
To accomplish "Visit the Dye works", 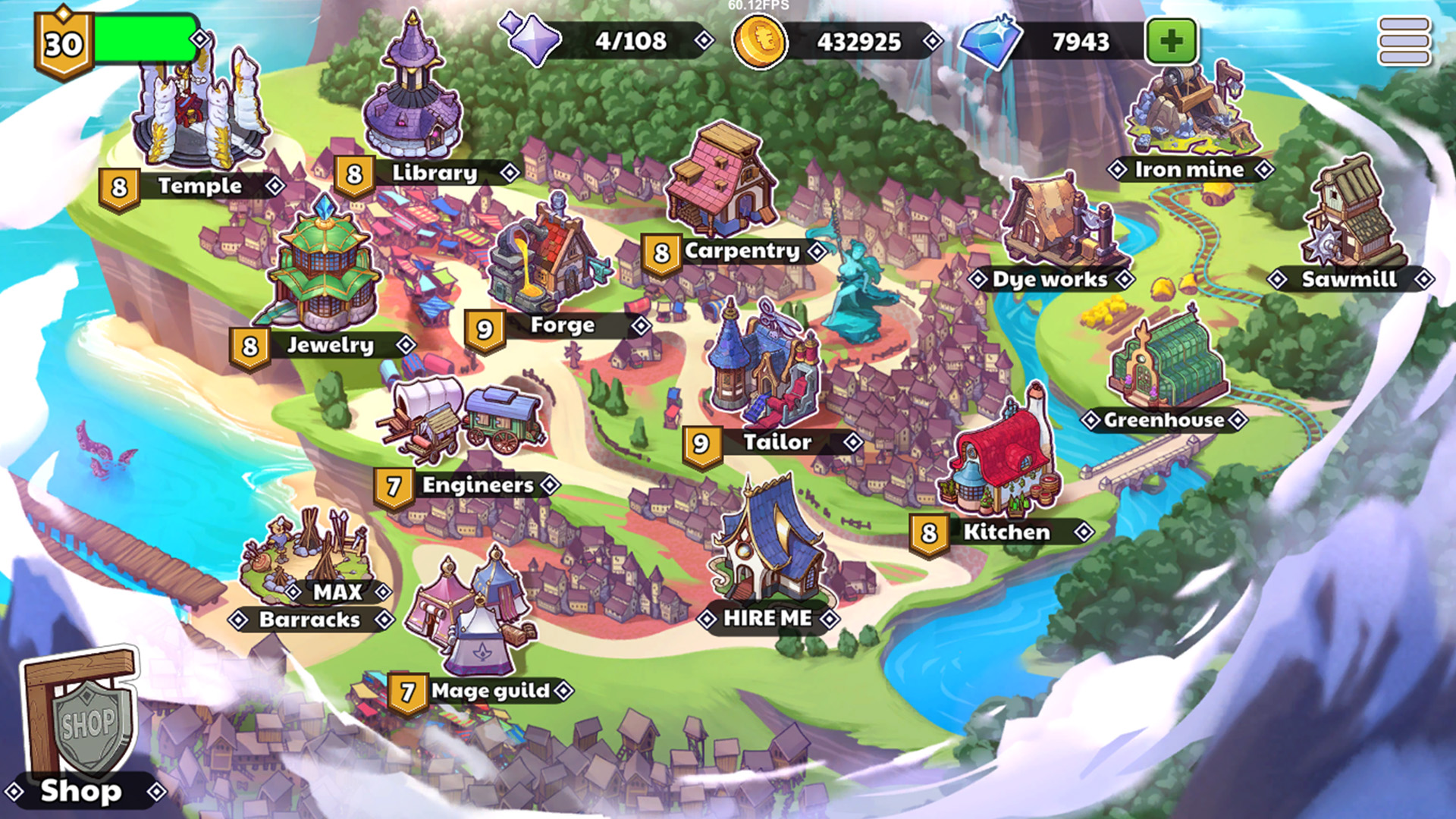I will 1050,280.
